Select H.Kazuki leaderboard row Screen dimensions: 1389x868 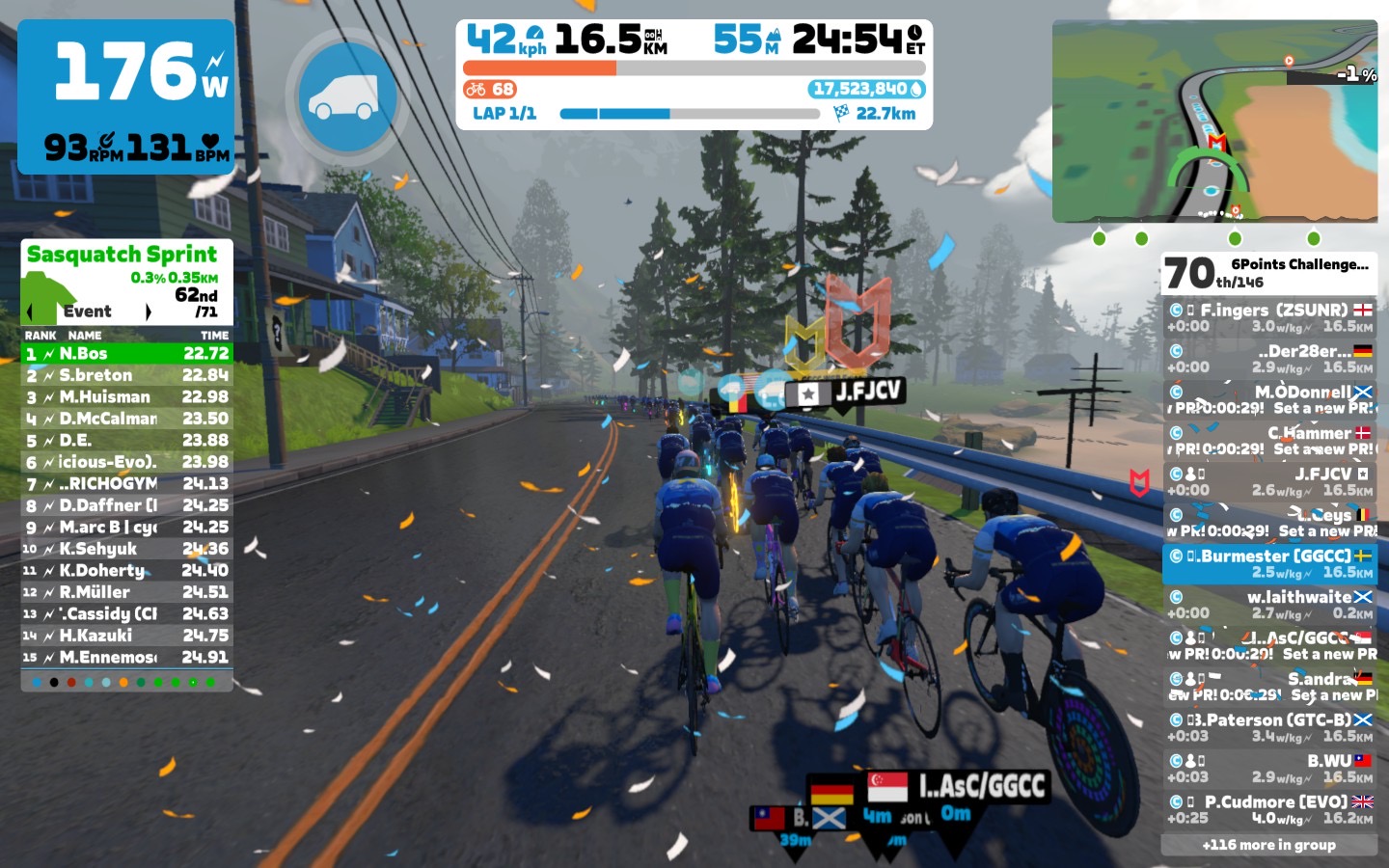pos(126,636)
